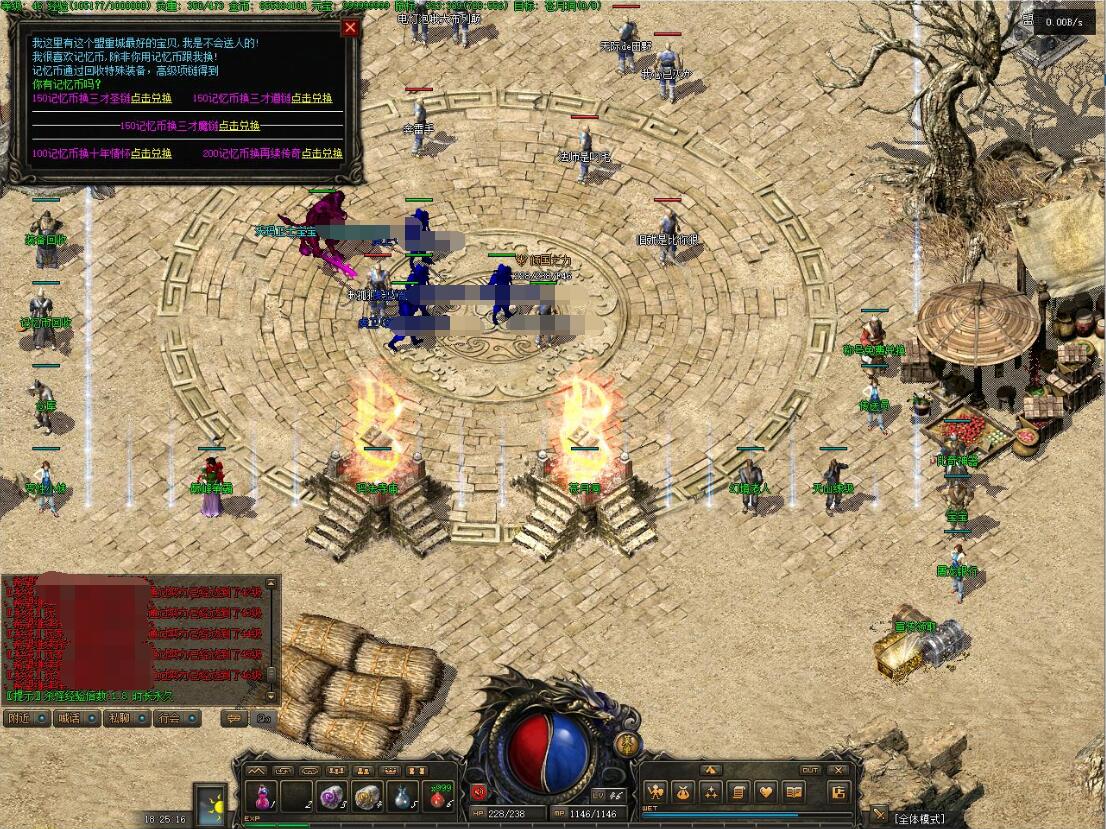Viewport: 1106px width, 829px height.
Task: Close the NPC exchange dialog
Action: tap(350, 28)
